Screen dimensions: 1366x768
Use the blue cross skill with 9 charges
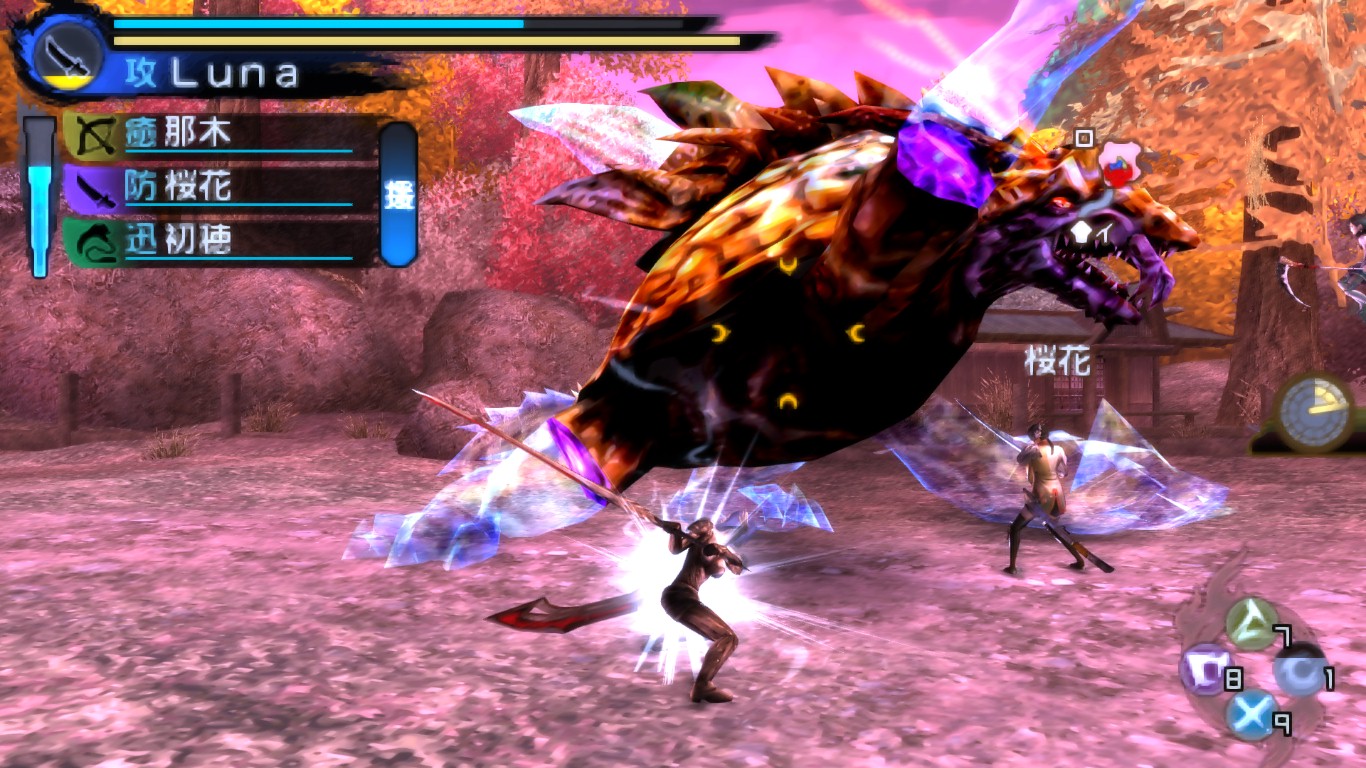1251,715
